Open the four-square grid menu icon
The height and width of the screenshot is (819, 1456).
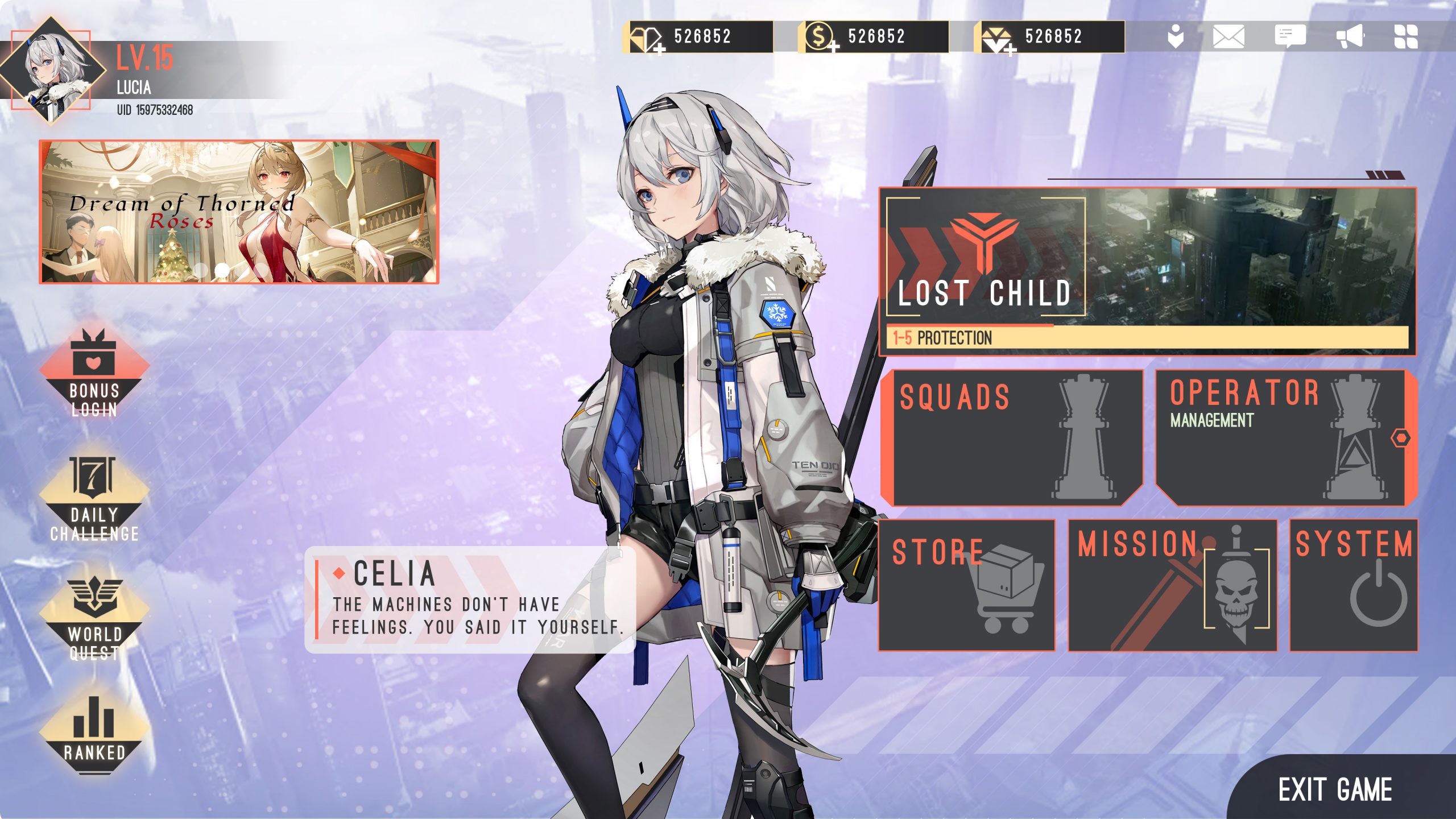1406,37
